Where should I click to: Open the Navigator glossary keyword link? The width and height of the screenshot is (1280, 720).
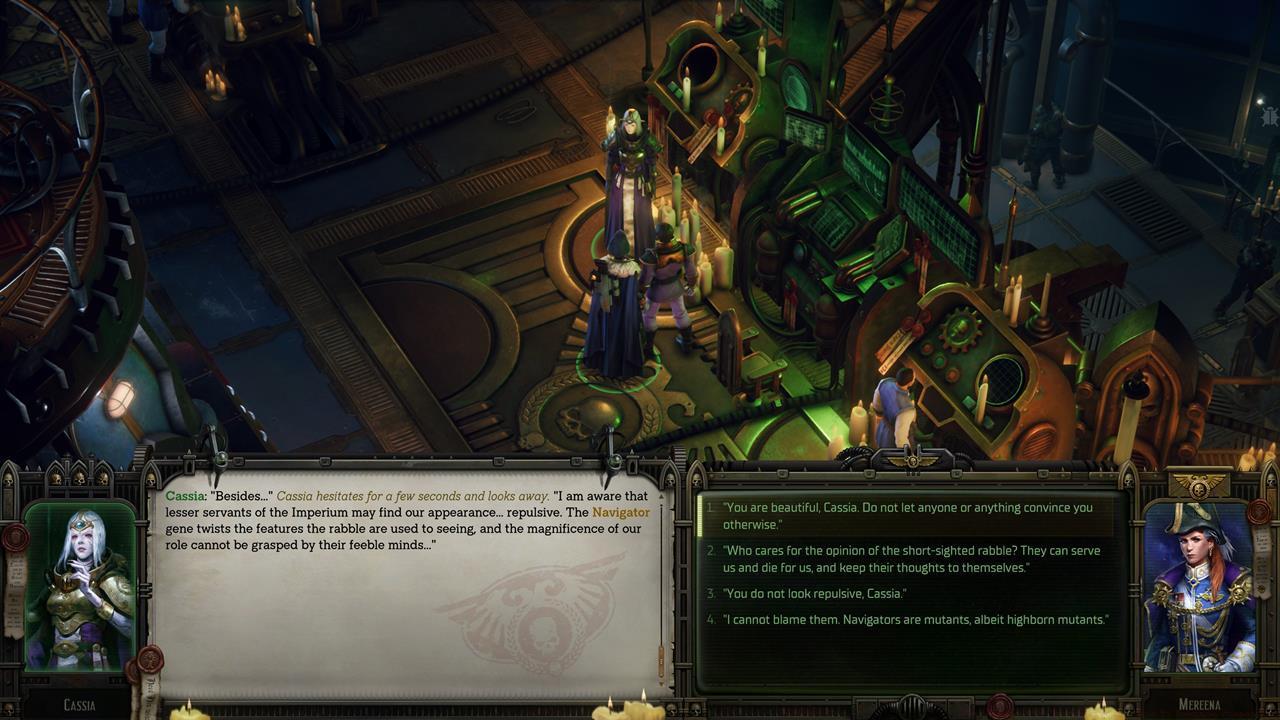tap(622, 512)
